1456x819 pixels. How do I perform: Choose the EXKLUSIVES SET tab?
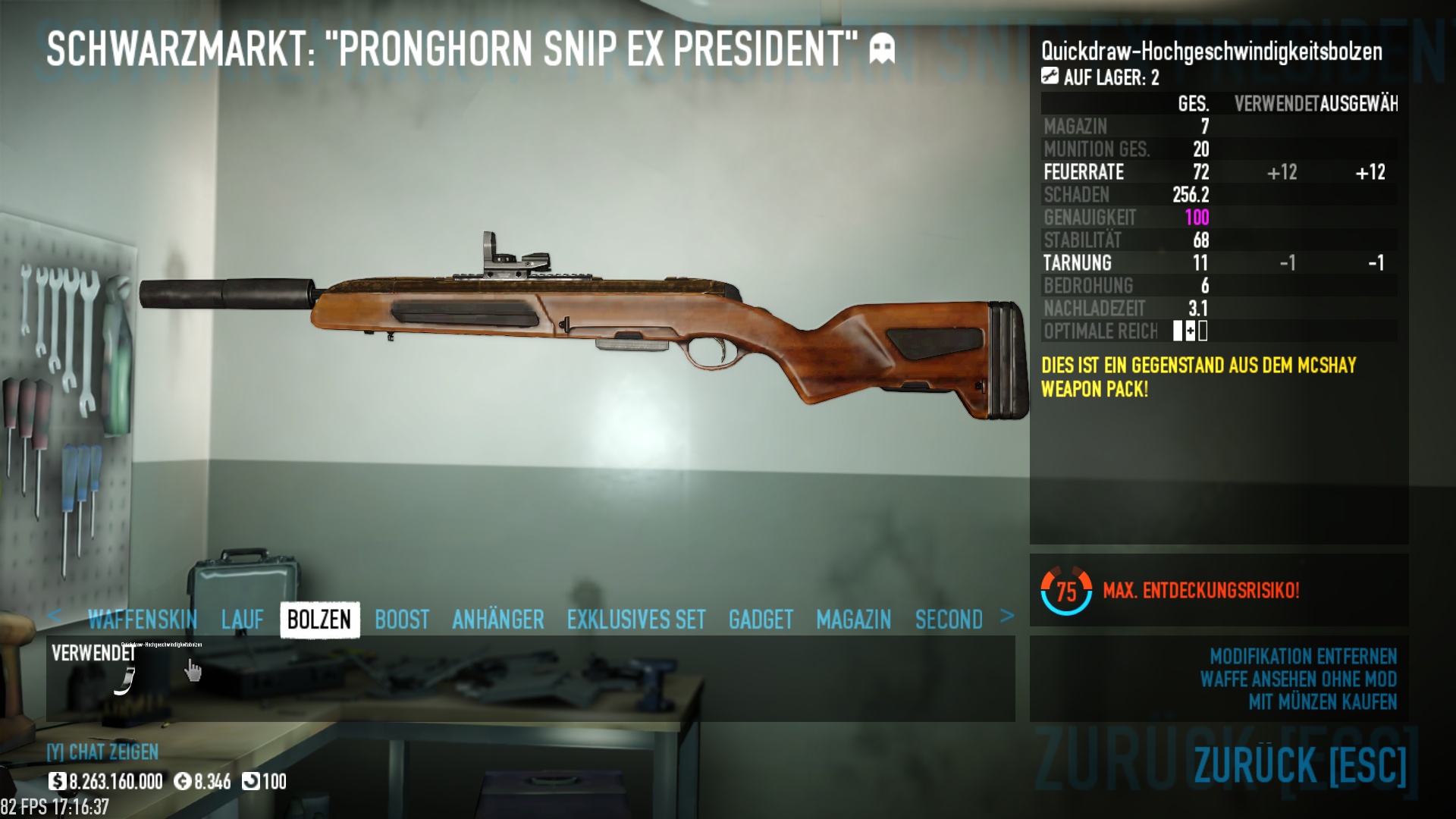tap(636, 620)
